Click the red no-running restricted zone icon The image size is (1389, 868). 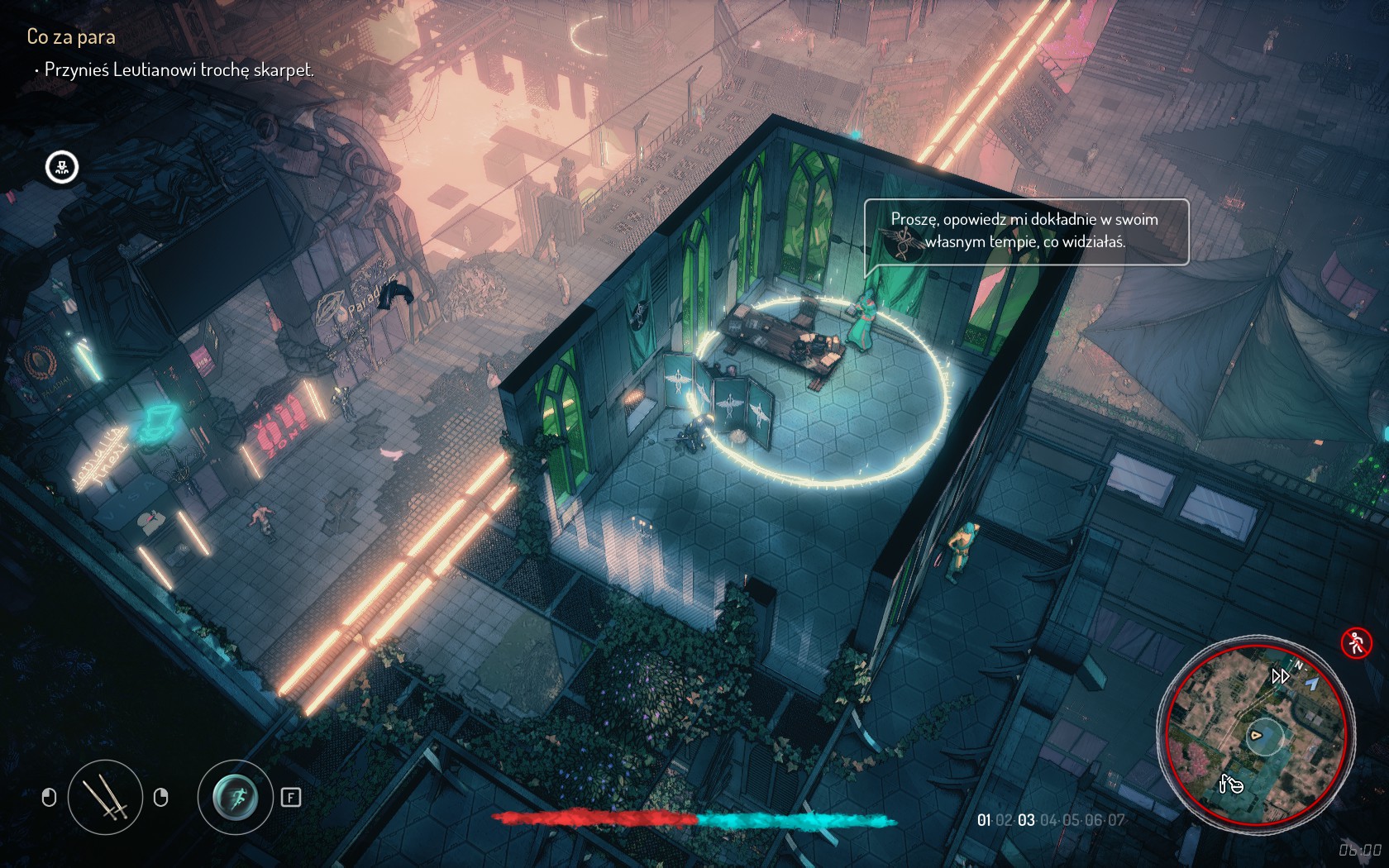tap(1356, 642)
